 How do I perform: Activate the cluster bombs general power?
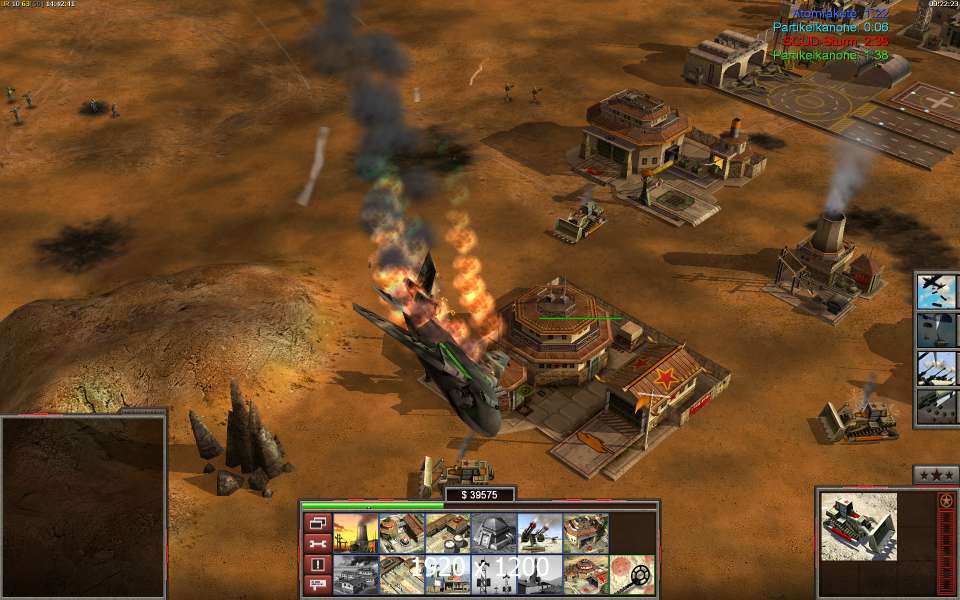point(937,407)
